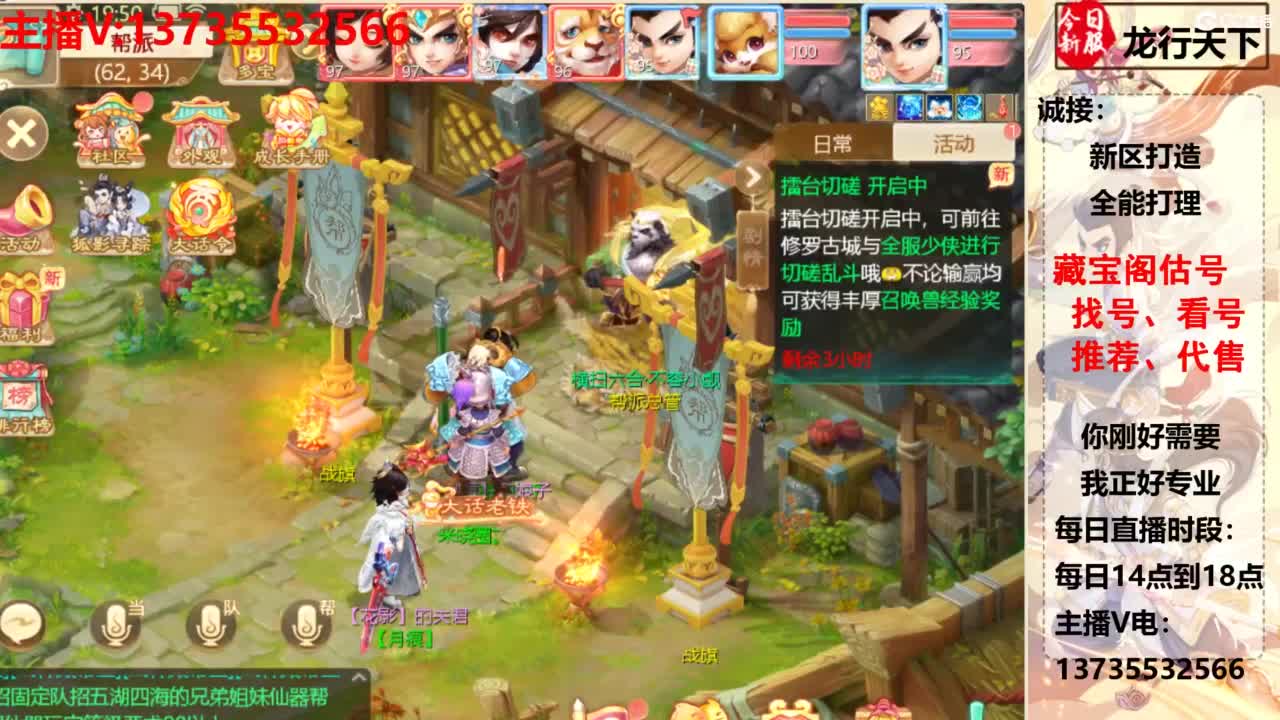Image resolution: width=1280 pixels, height=720 pixels.
Task: Click the green 全服少侠进行 link text
Action: click(941, 246)
